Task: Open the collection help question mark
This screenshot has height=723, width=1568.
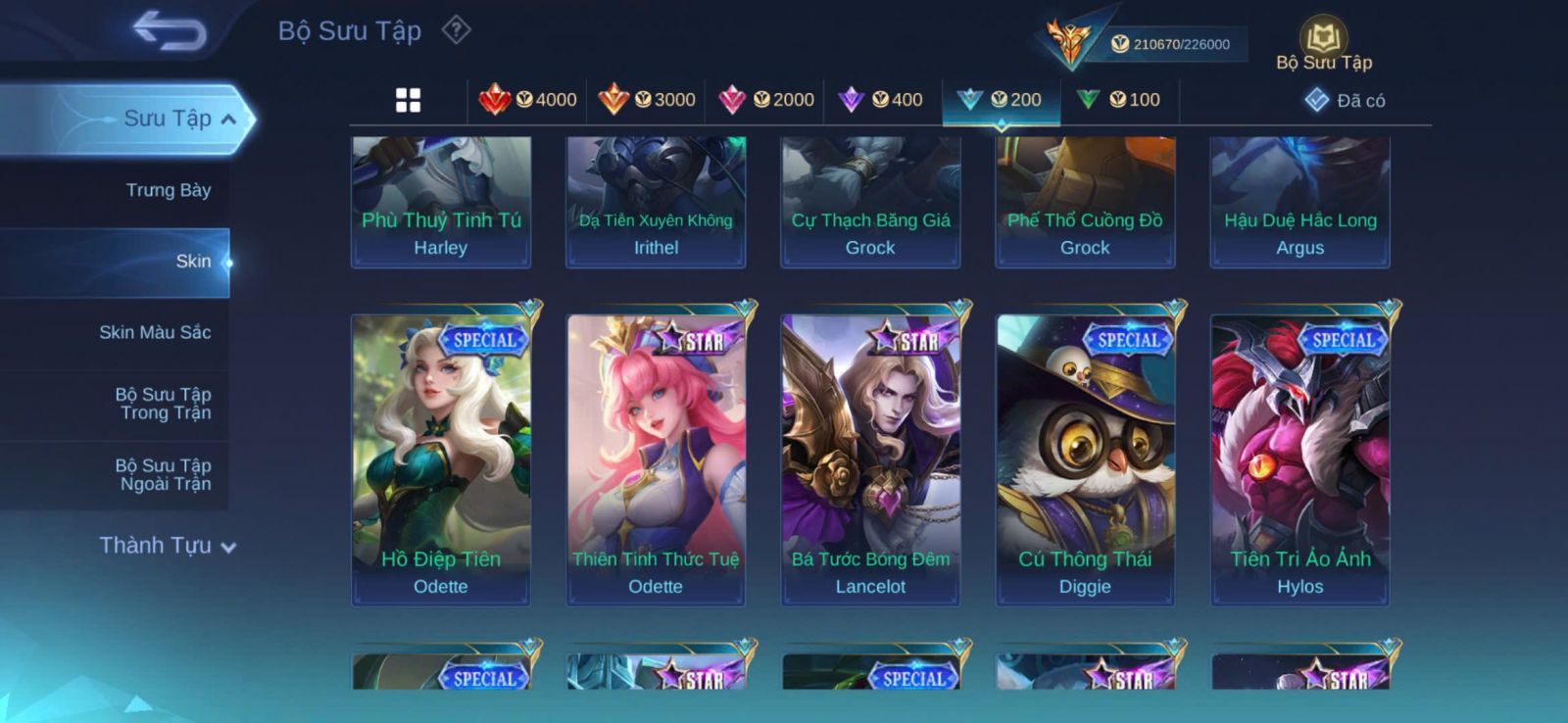Action: pyautogui.click(x=456, y=30)
